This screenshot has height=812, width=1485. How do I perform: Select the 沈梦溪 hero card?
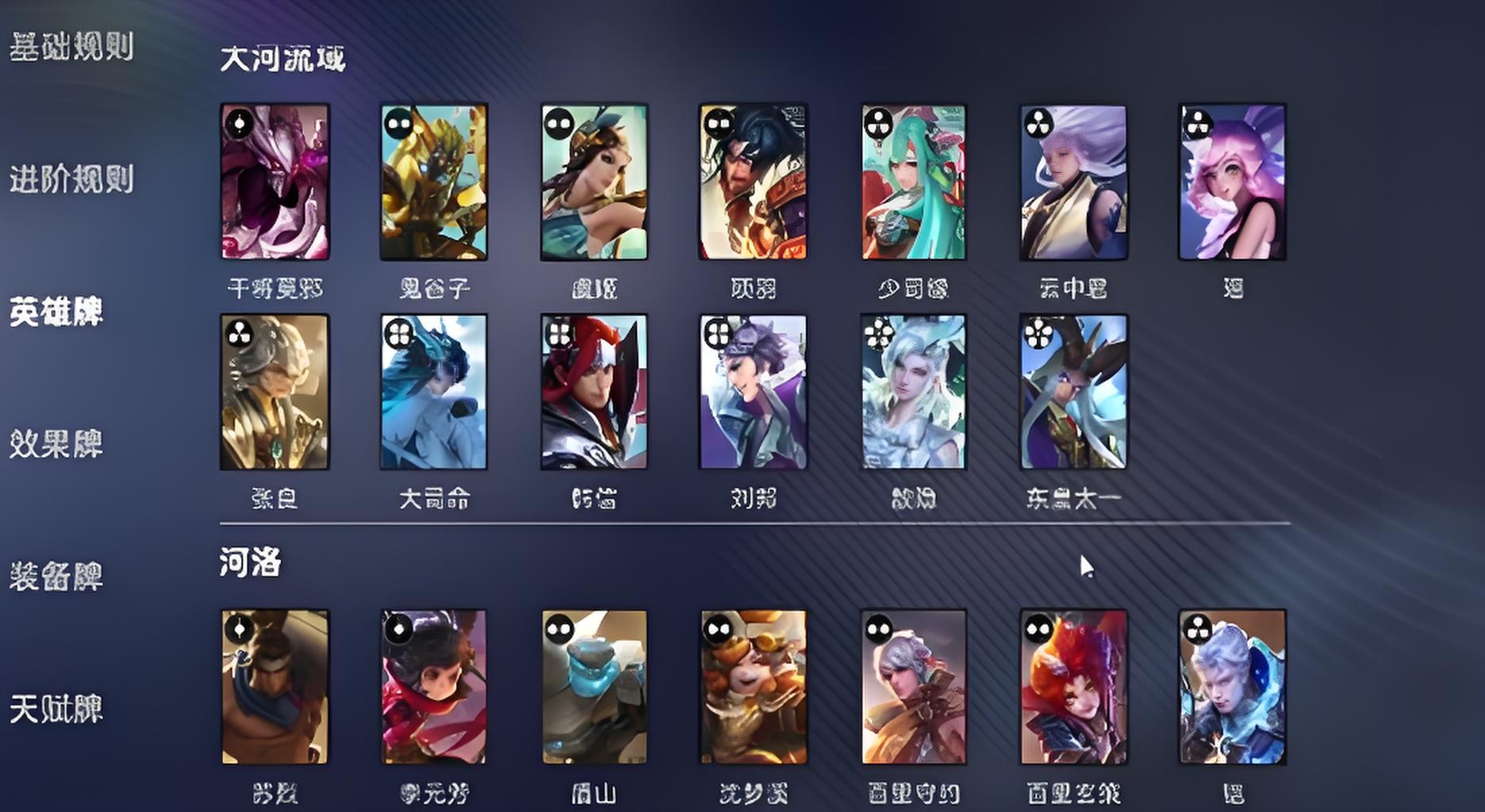pos(754,687)
